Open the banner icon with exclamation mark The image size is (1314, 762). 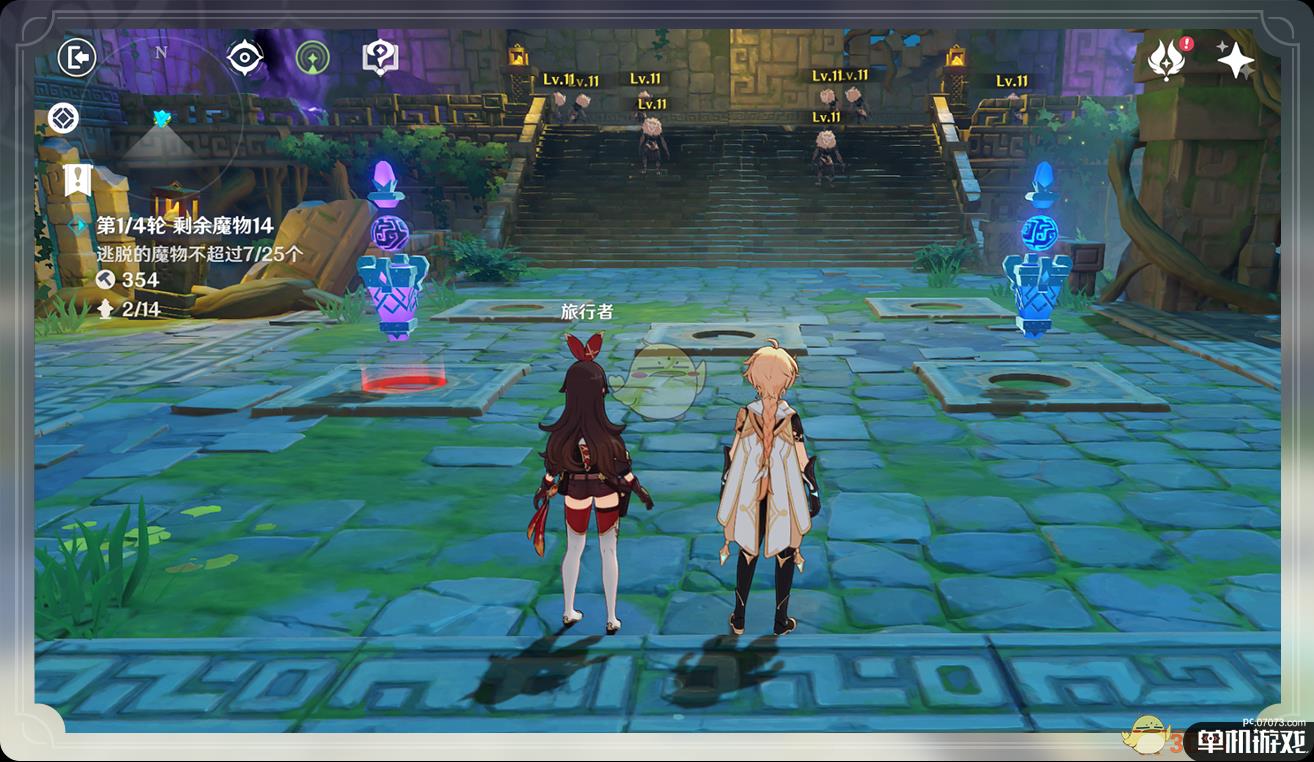(76, 180)
